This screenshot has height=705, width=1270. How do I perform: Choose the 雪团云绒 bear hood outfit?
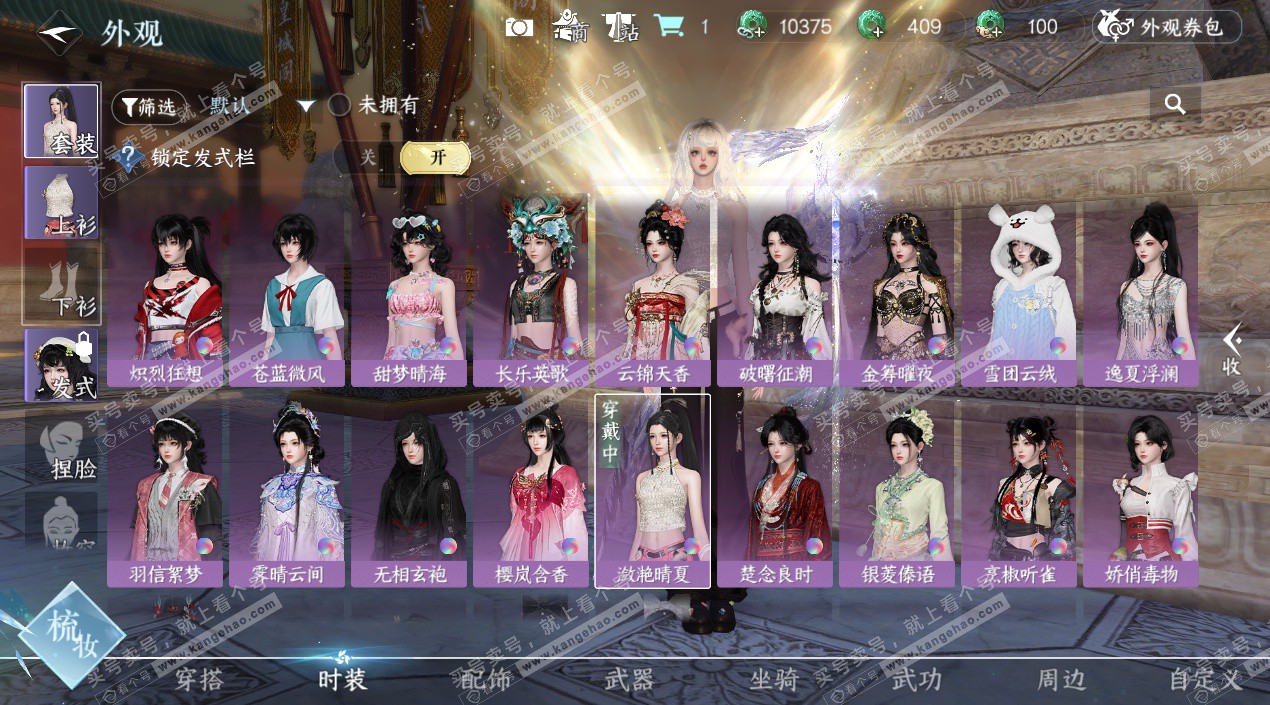(x=1019, y=290)
